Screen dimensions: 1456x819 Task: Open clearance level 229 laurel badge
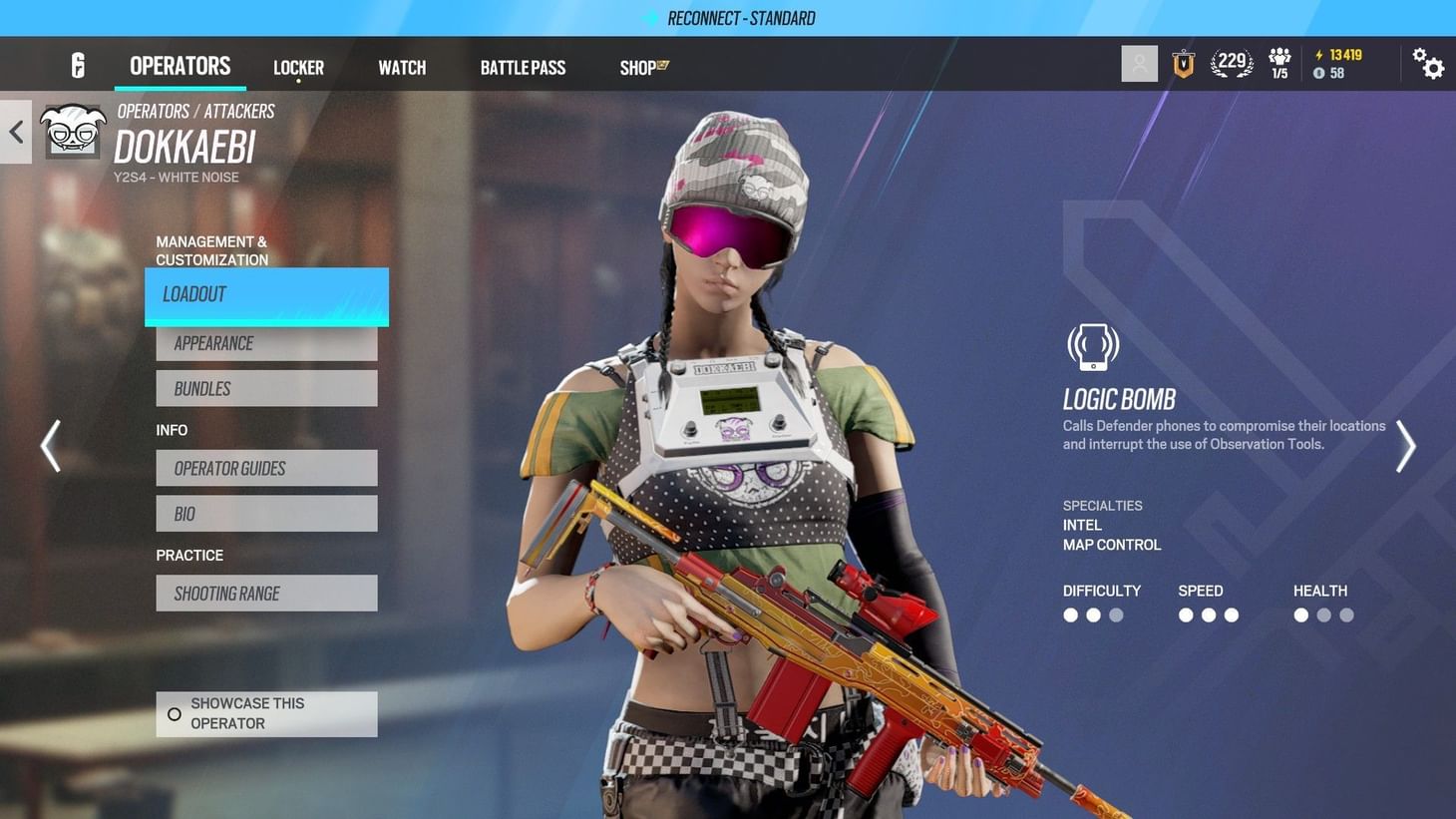coord(1231,62)
